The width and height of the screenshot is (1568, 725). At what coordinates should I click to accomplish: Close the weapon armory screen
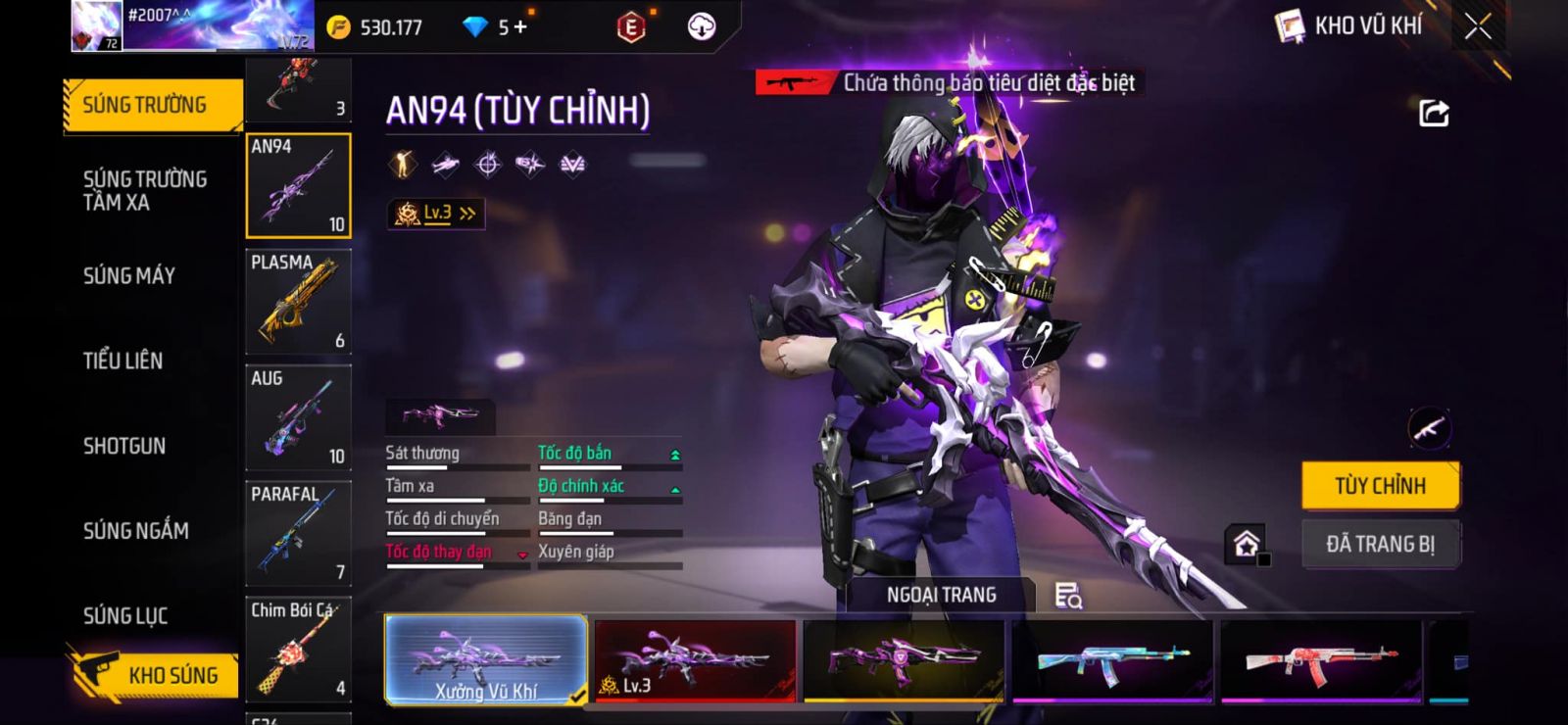point(1478,26)
